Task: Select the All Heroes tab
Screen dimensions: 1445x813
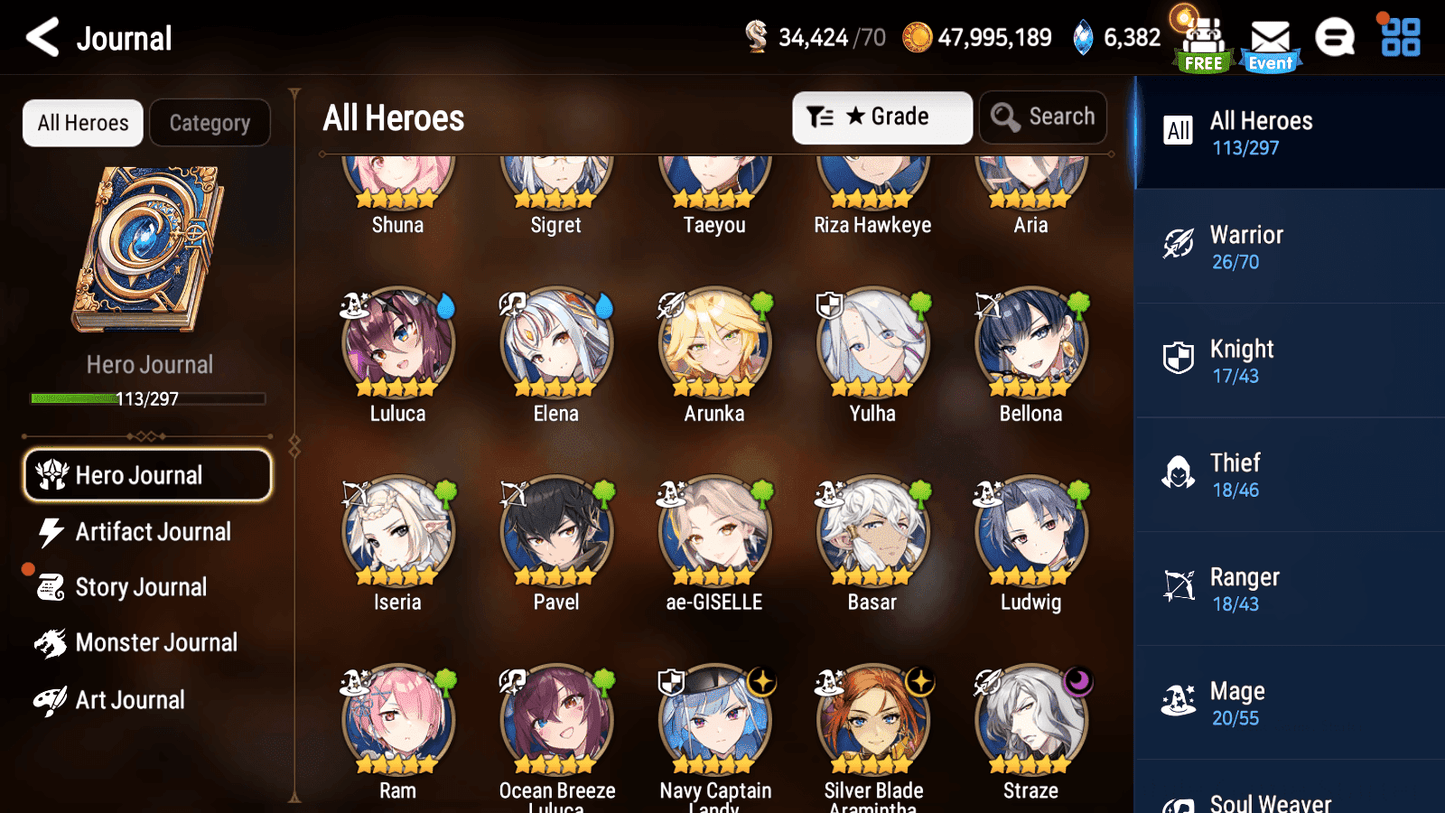Action: tap(82, 122)
